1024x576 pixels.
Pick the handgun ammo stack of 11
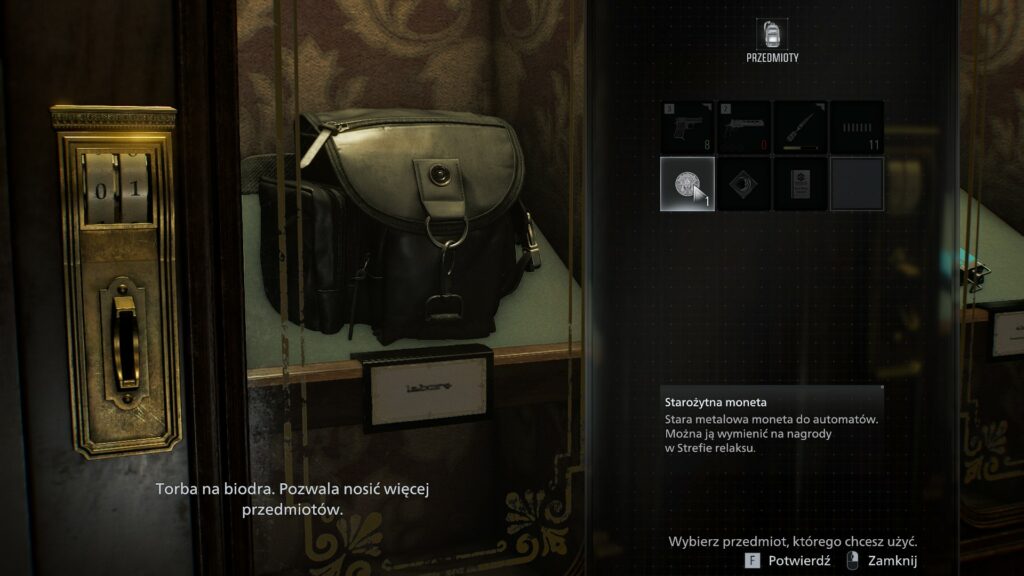(857, 127)
